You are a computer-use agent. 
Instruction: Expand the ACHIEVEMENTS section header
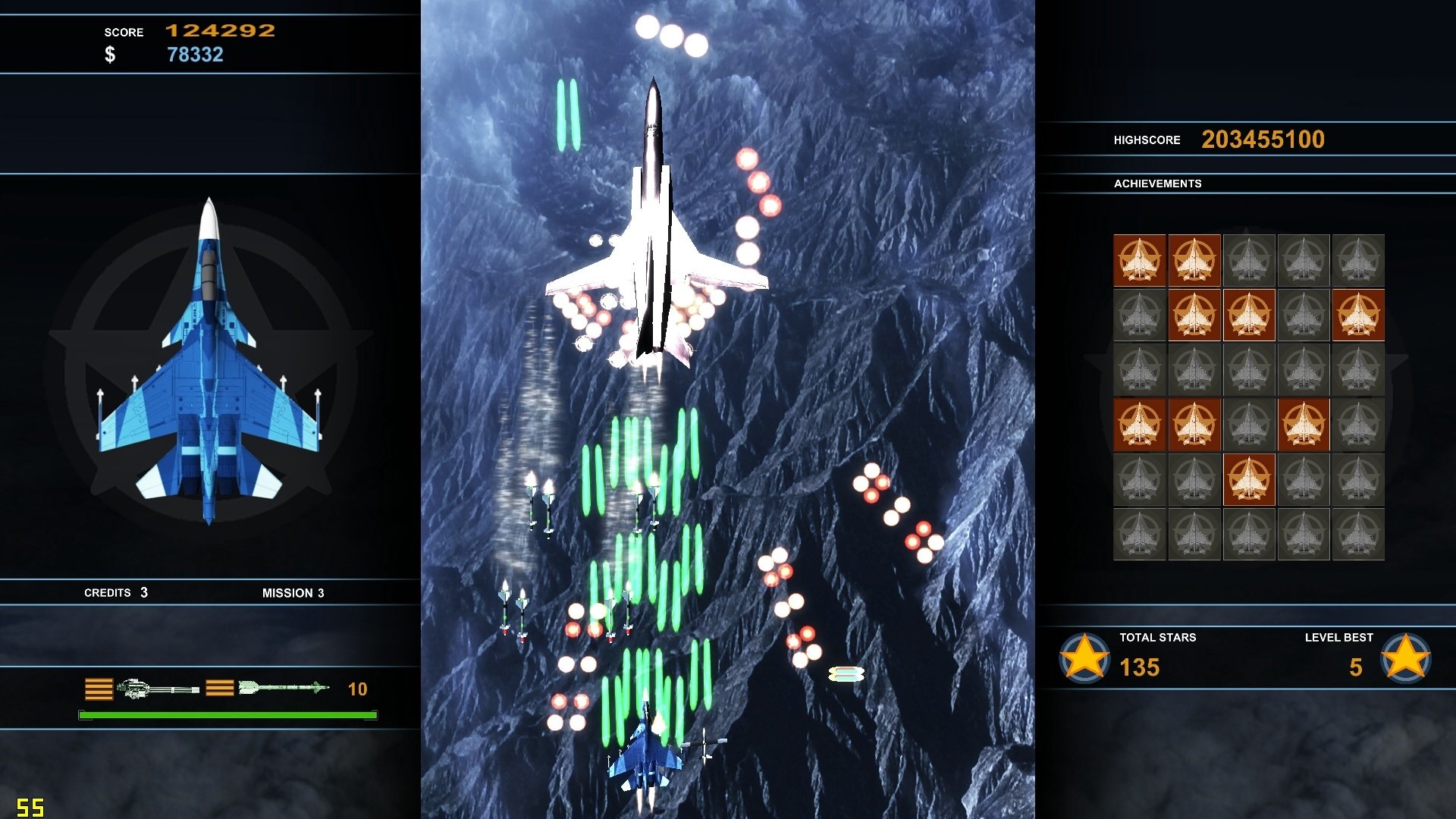click(x=1158, y=184)
